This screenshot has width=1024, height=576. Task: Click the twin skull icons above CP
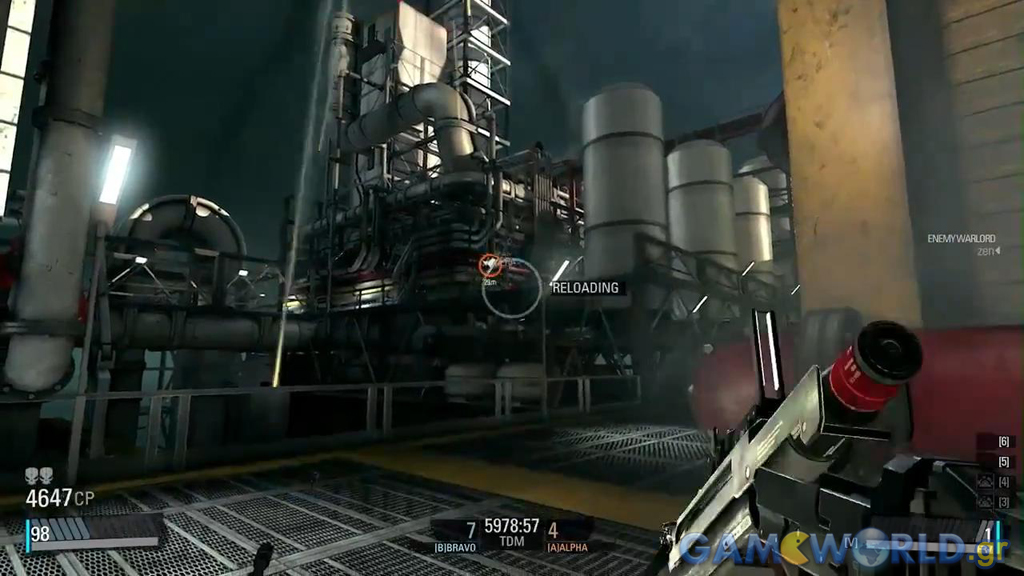point(39,477)
